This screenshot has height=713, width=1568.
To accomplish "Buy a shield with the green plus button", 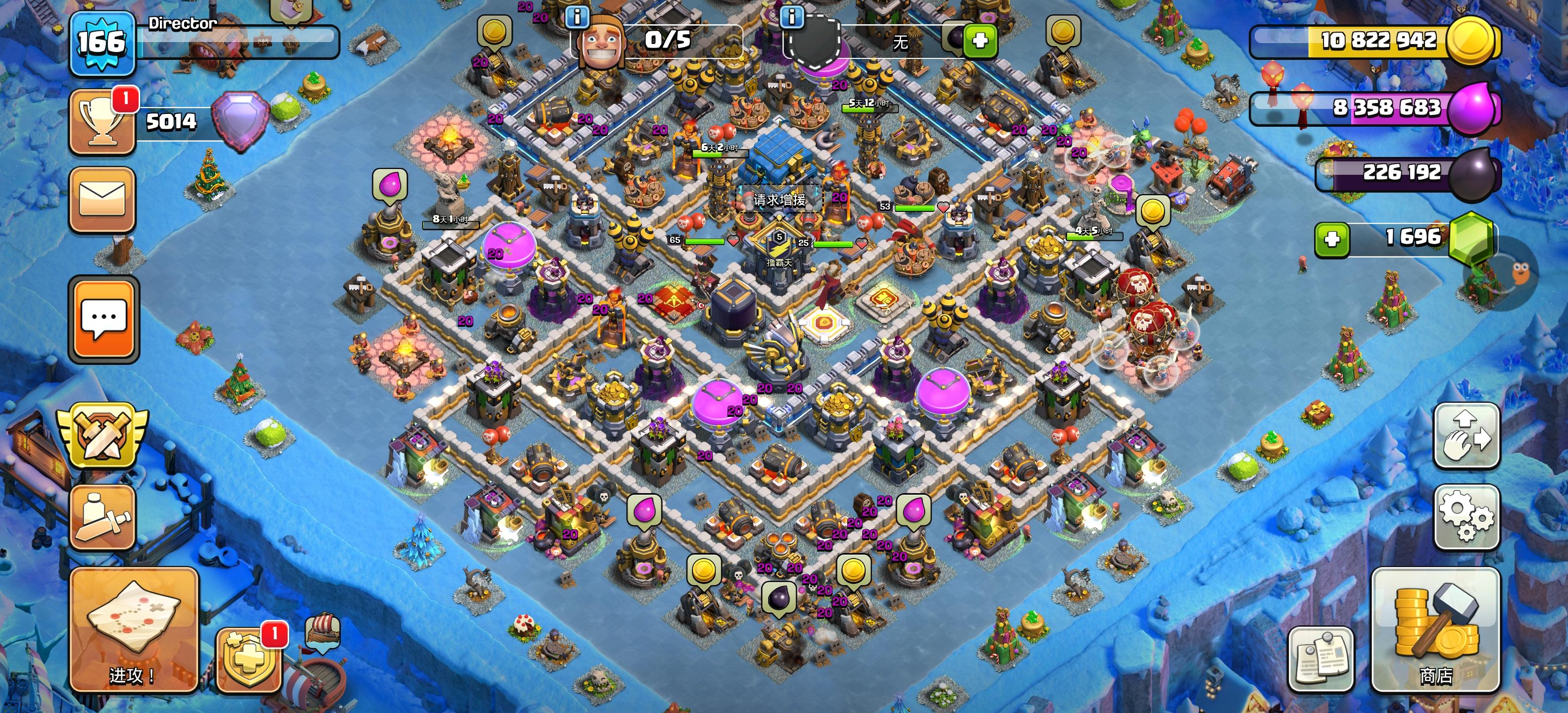I will (x=981, y=40).
